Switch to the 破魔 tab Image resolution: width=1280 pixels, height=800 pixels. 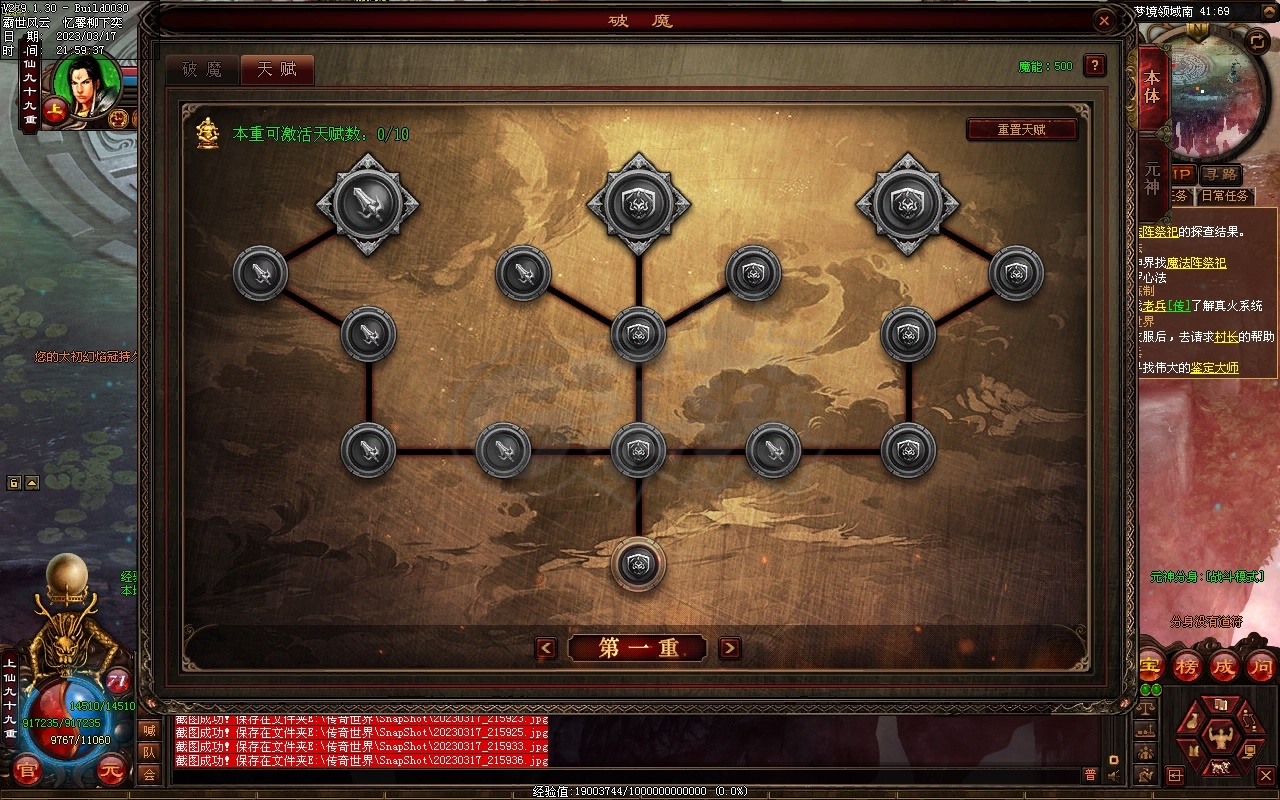203,70
